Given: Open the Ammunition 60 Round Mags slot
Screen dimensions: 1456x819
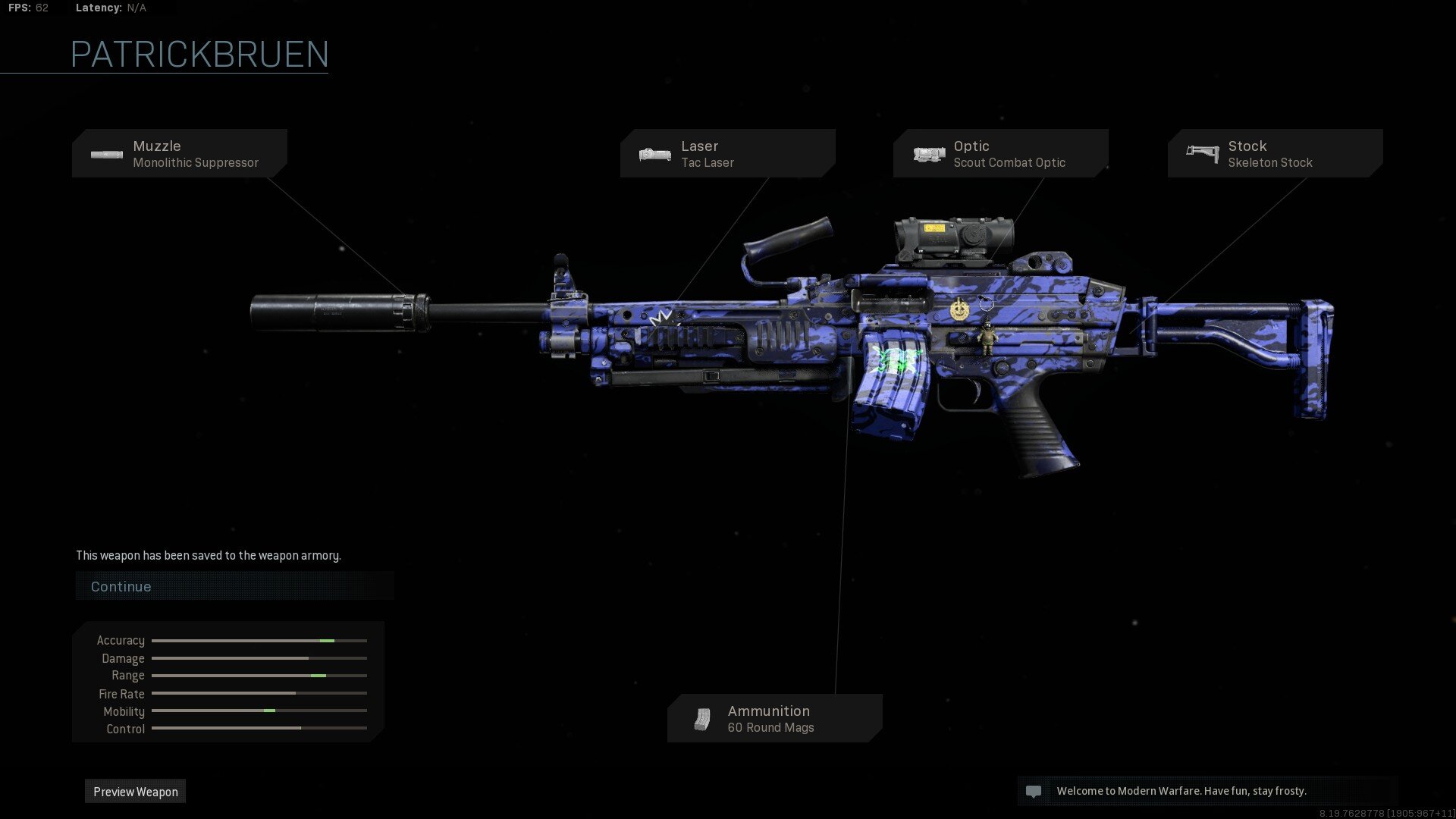Looking at the screenshot, I should (x=774, y=719).
